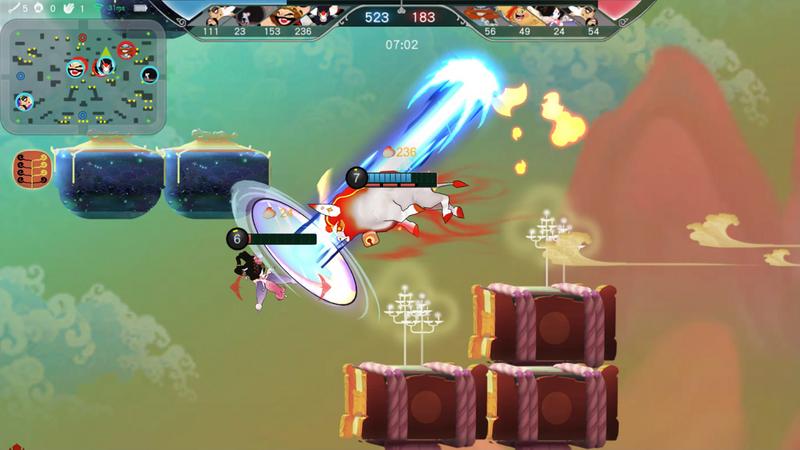This screenshot has height=450, width=800.
Task: Select the blue team portrait above score 111
Action: [x=215, y=15]
